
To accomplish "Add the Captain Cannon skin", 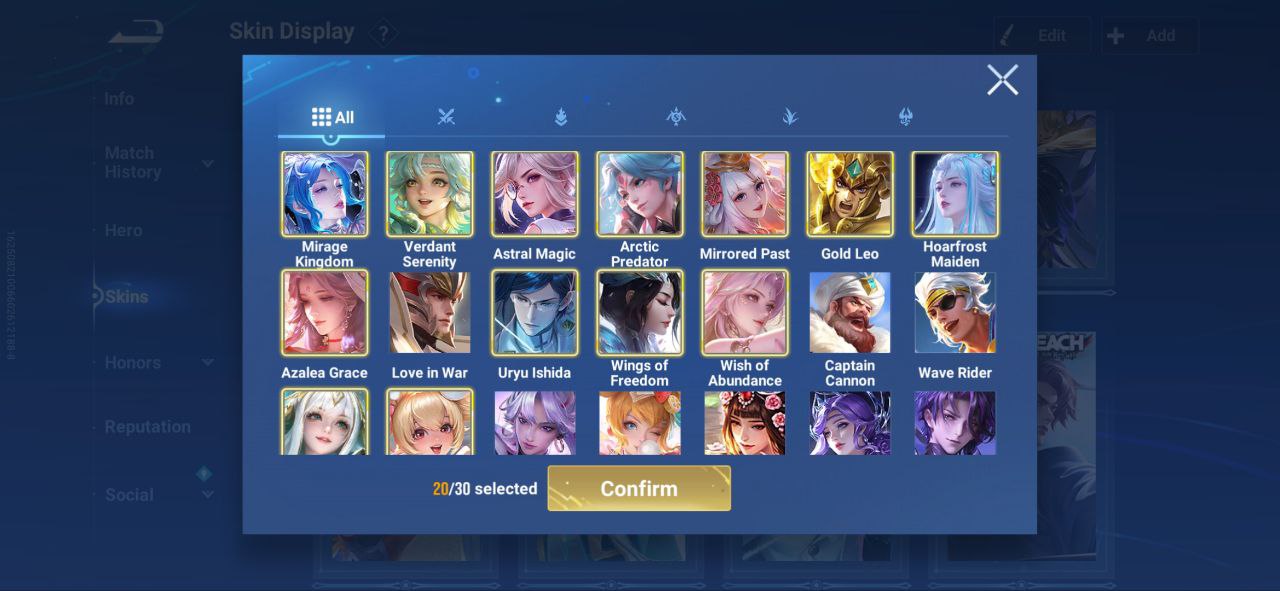I will [x=850, y=312].
